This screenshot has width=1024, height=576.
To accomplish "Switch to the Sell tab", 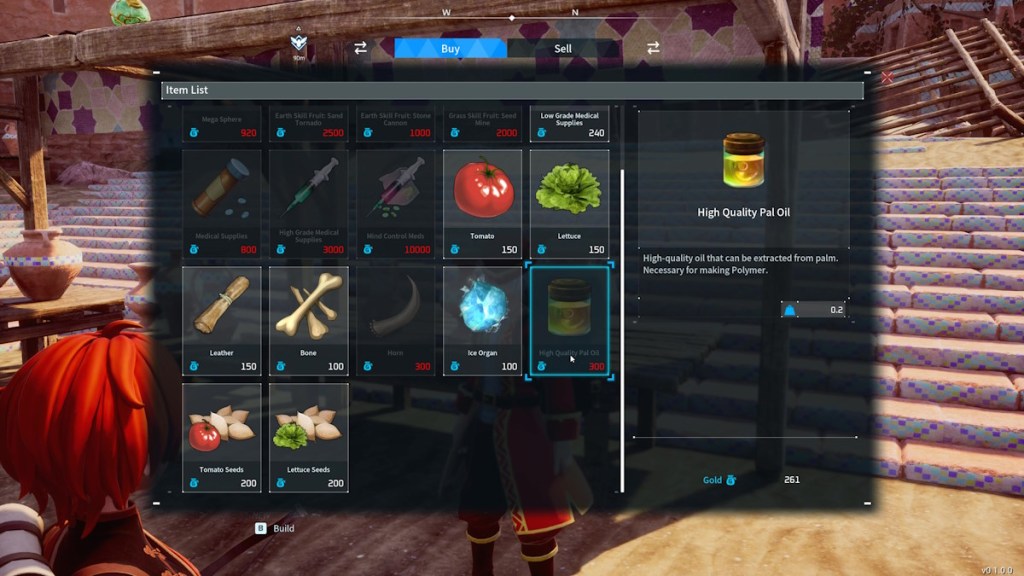I will [563, 48].
